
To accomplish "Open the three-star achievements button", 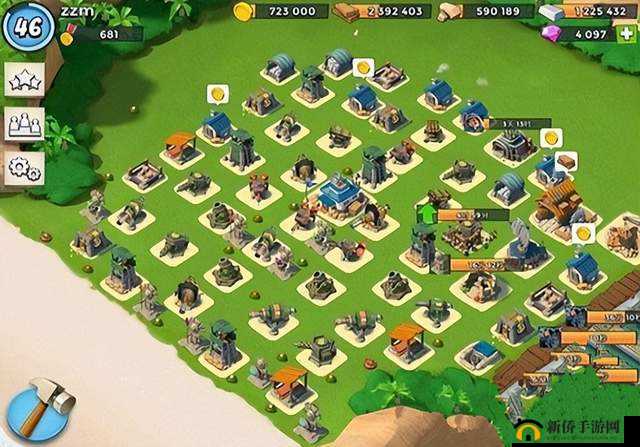I will click(22, 82).
